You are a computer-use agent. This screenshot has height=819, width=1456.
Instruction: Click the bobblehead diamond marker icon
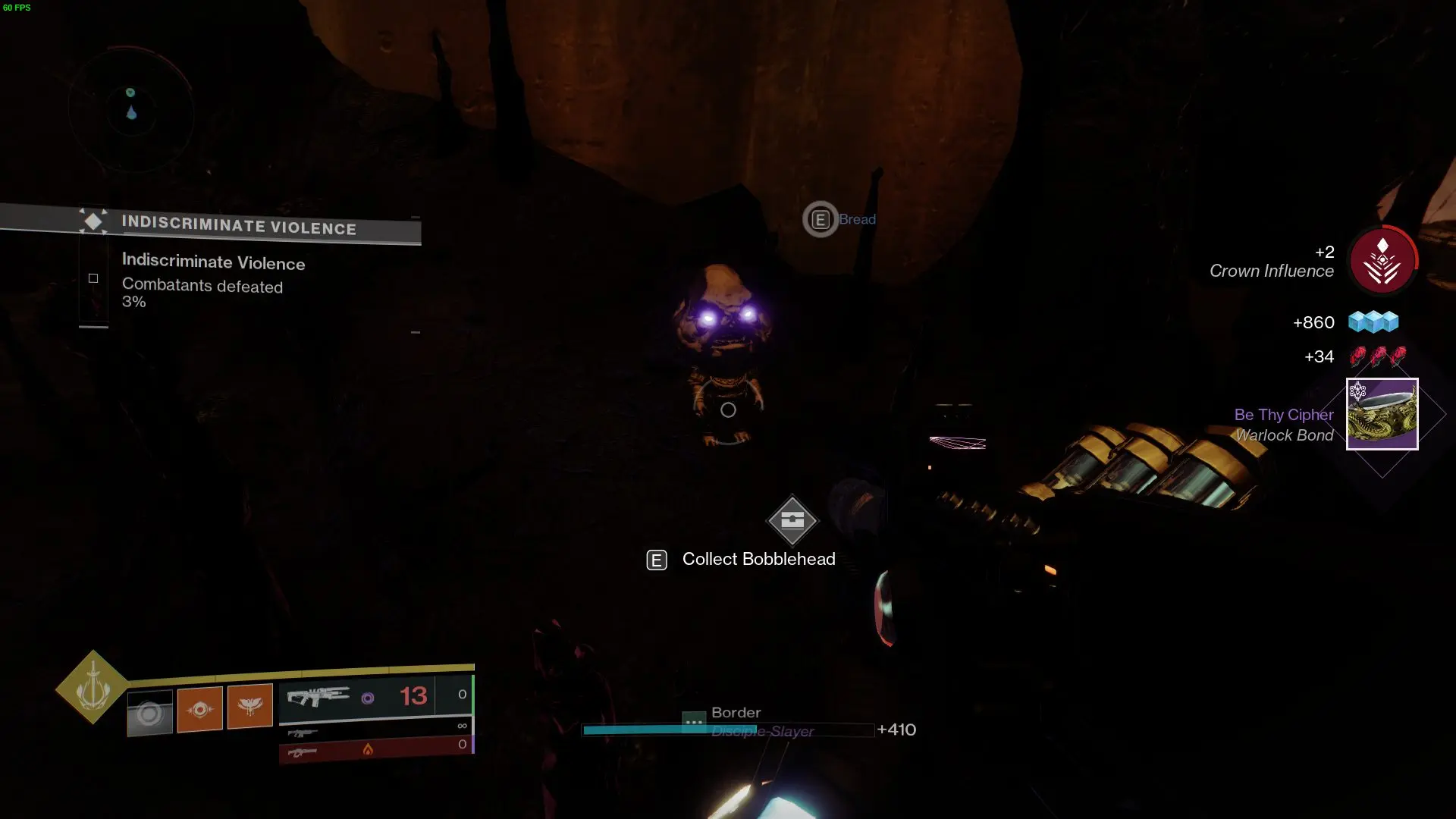[792, 521]
